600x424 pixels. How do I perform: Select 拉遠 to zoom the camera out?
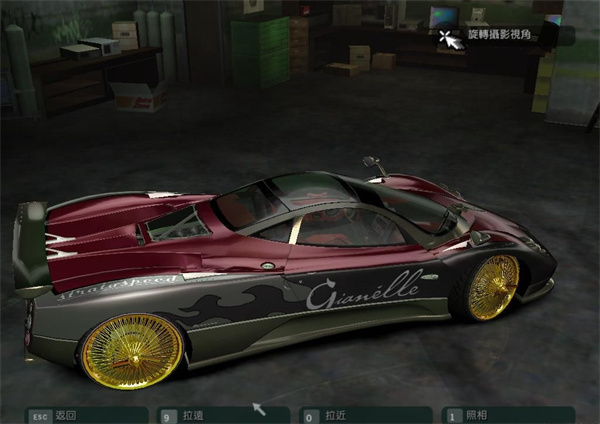coord(193,415)
